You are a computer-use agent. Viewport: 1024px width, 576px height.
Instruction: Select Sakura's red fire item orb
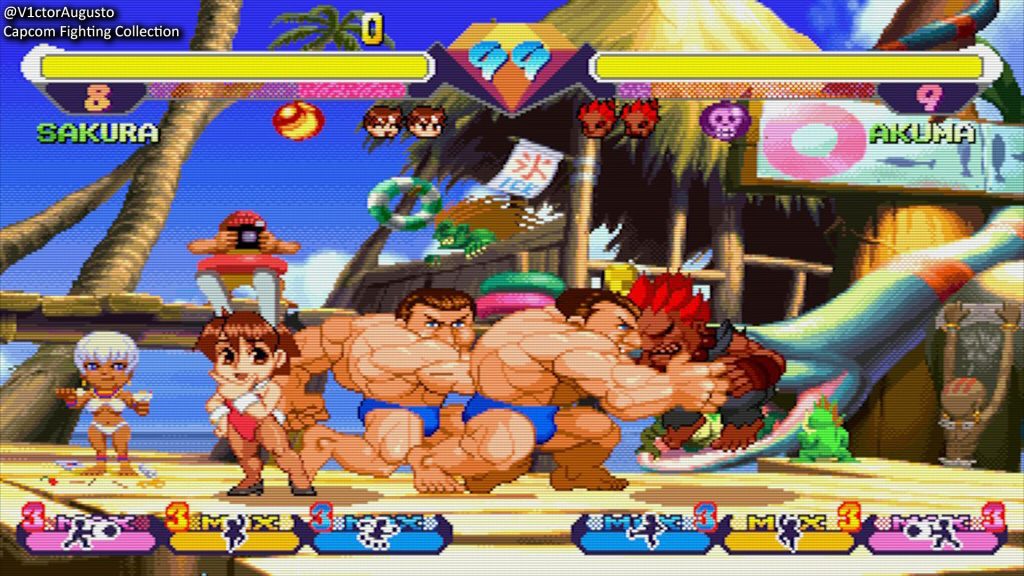297,120
